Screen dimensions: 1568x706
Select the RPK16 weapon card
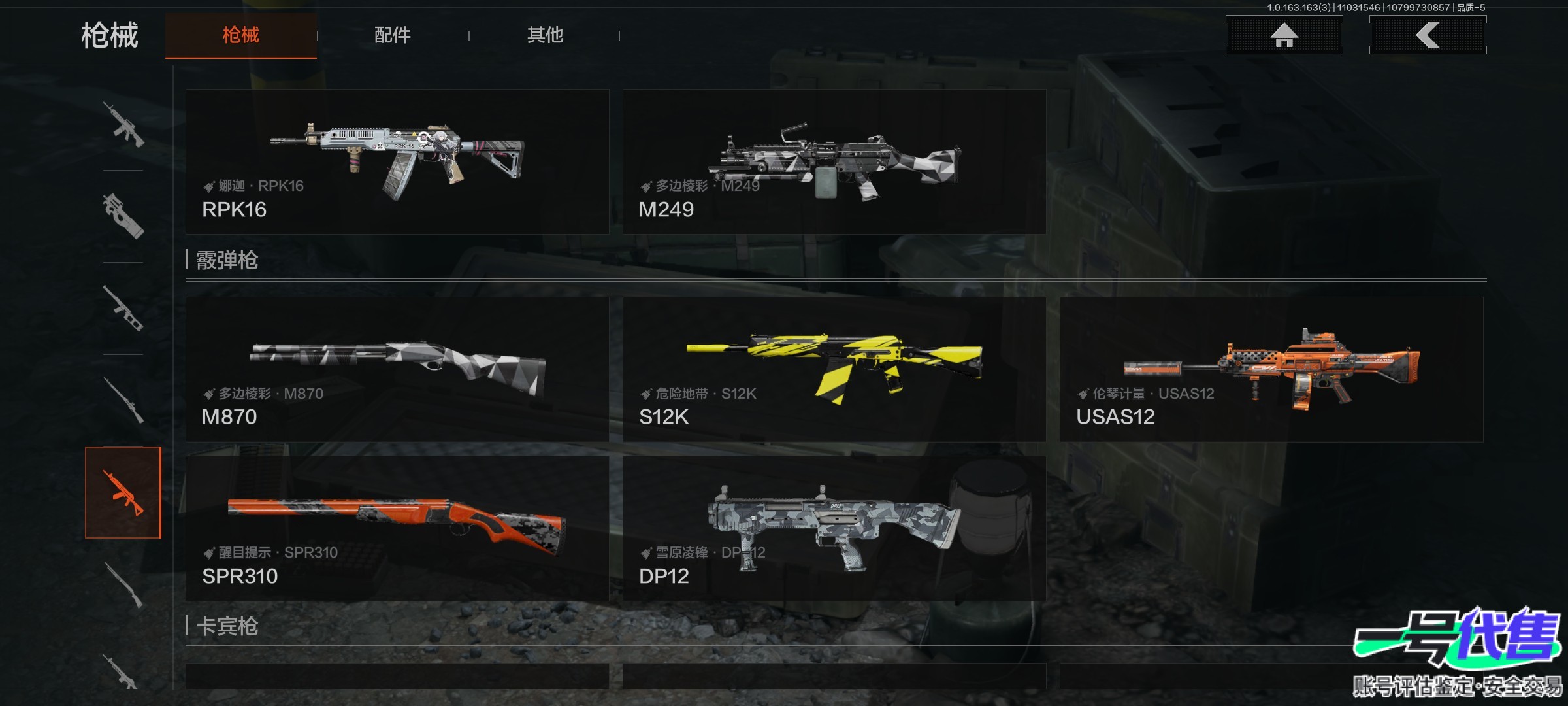pyautogui.click(x=397, y=162)
